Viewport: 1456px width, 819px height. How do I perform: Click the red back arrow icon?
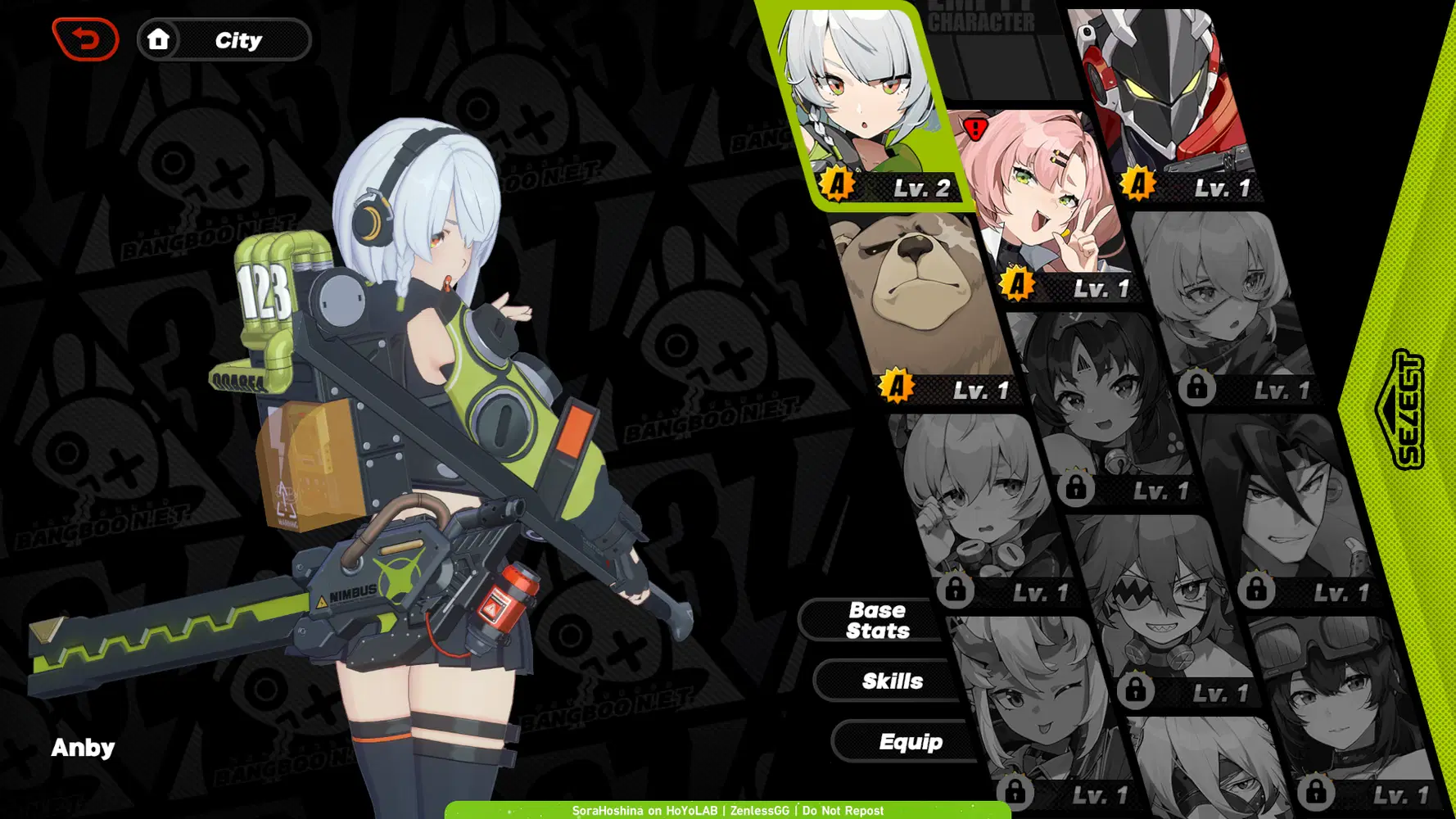point(85,38)
